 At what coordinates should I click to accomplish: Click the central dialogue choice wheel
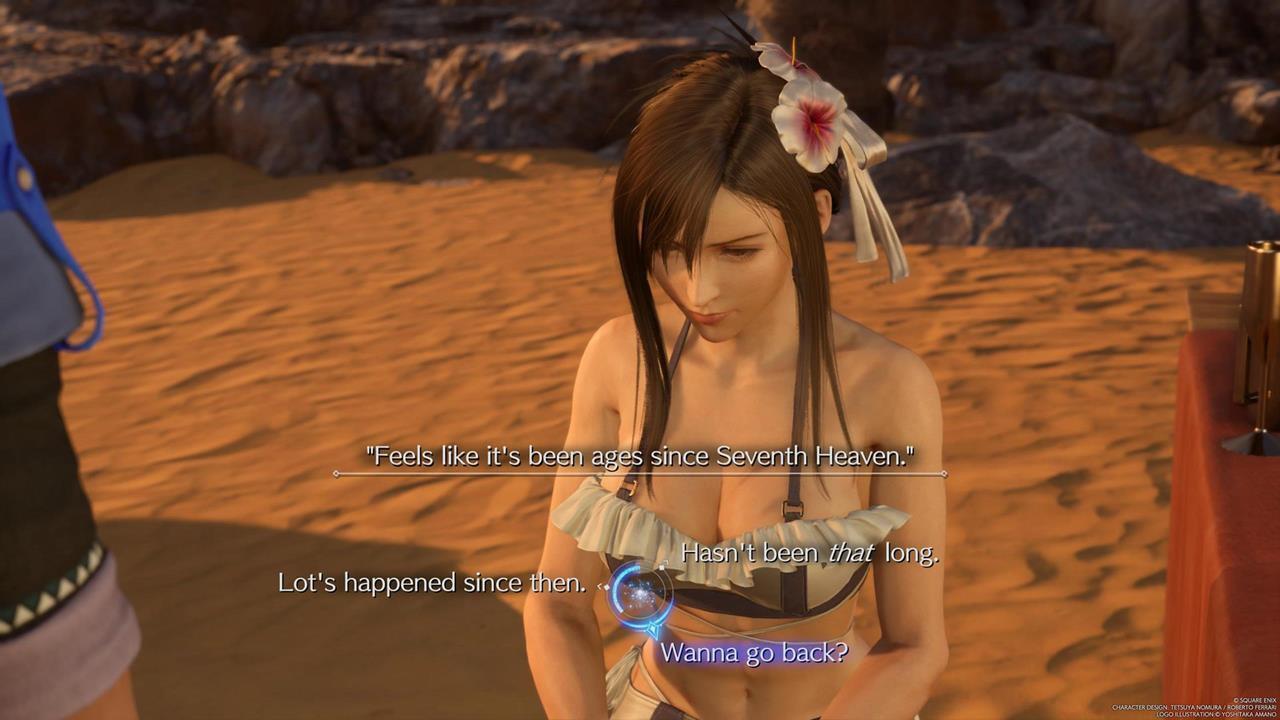640,595
